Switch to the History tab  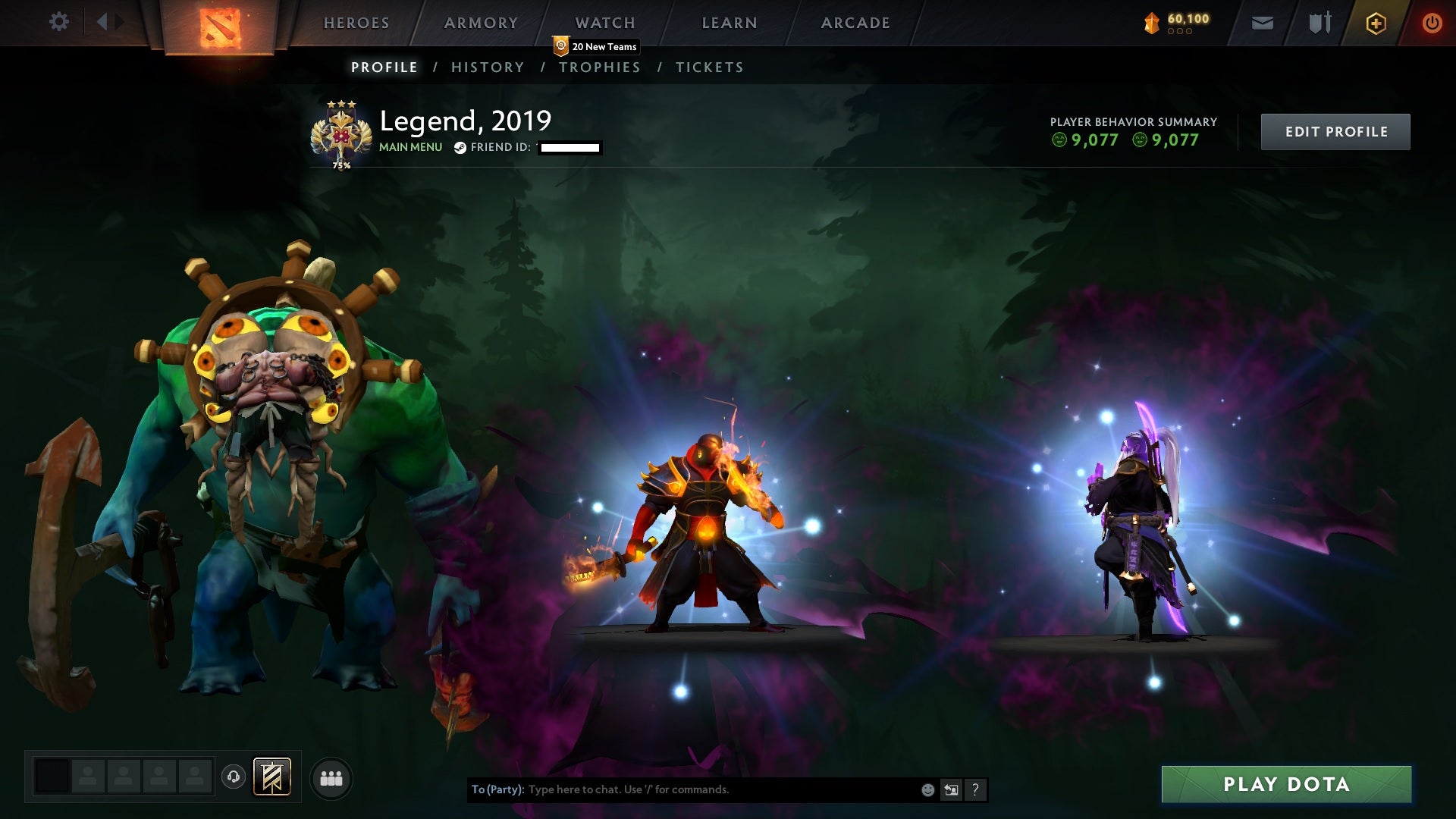[488, 67]
